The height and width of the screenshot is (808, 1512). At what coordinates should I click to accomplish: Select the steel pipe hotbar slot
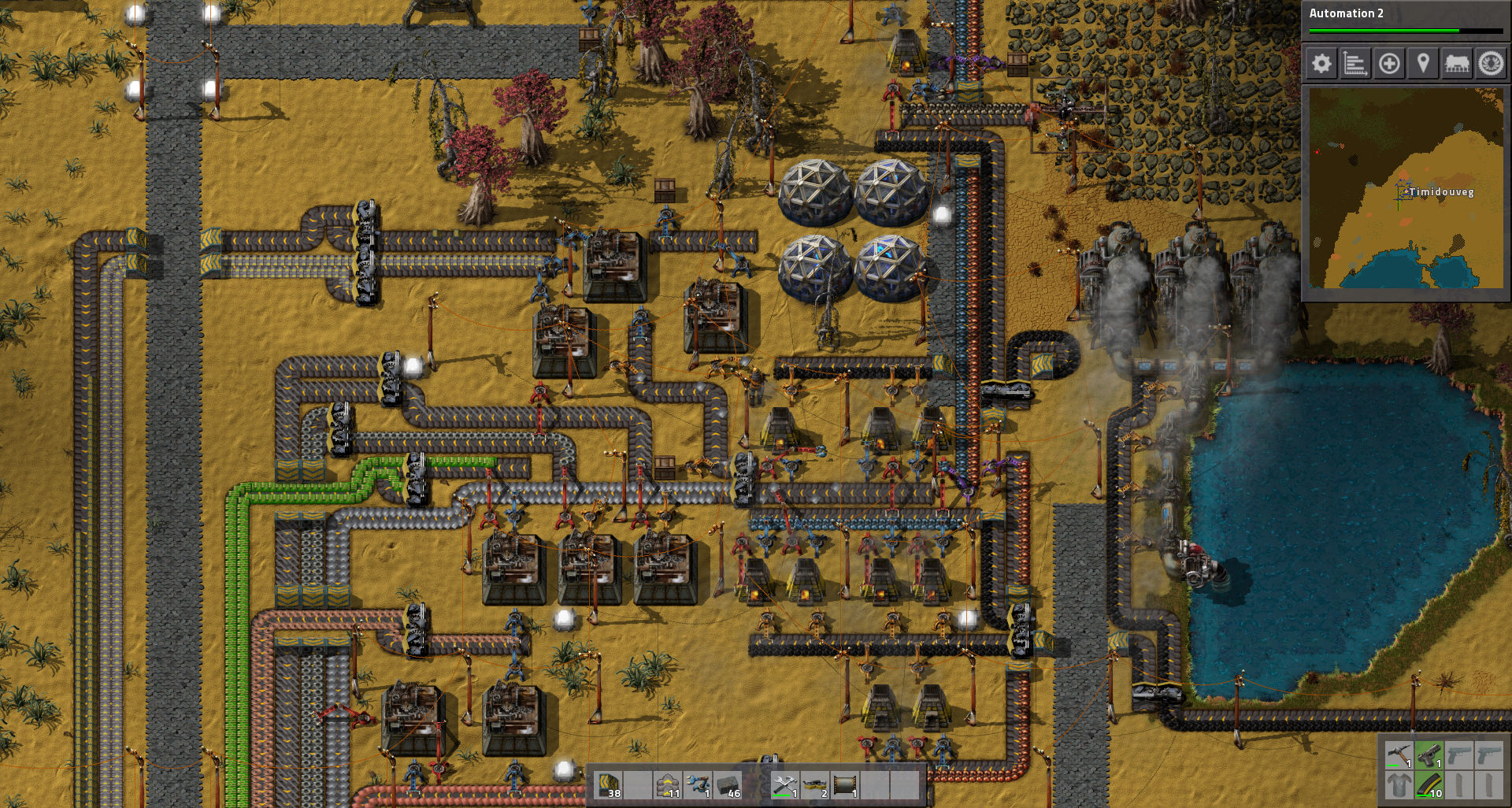pos(847,785)
